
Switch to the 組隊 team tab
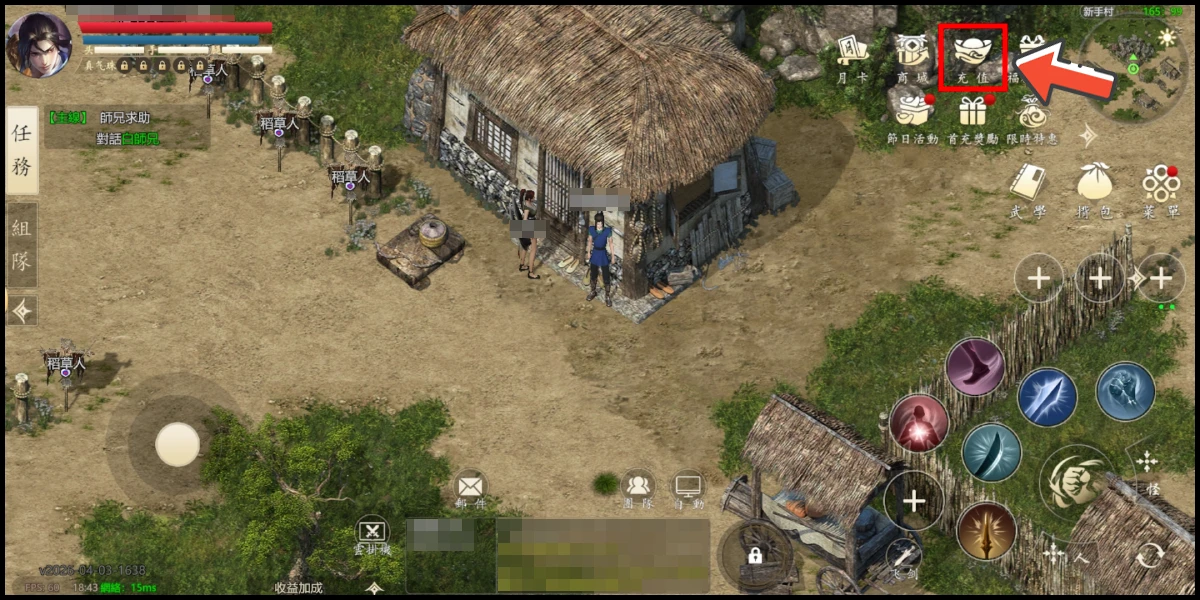coord(22,245)
